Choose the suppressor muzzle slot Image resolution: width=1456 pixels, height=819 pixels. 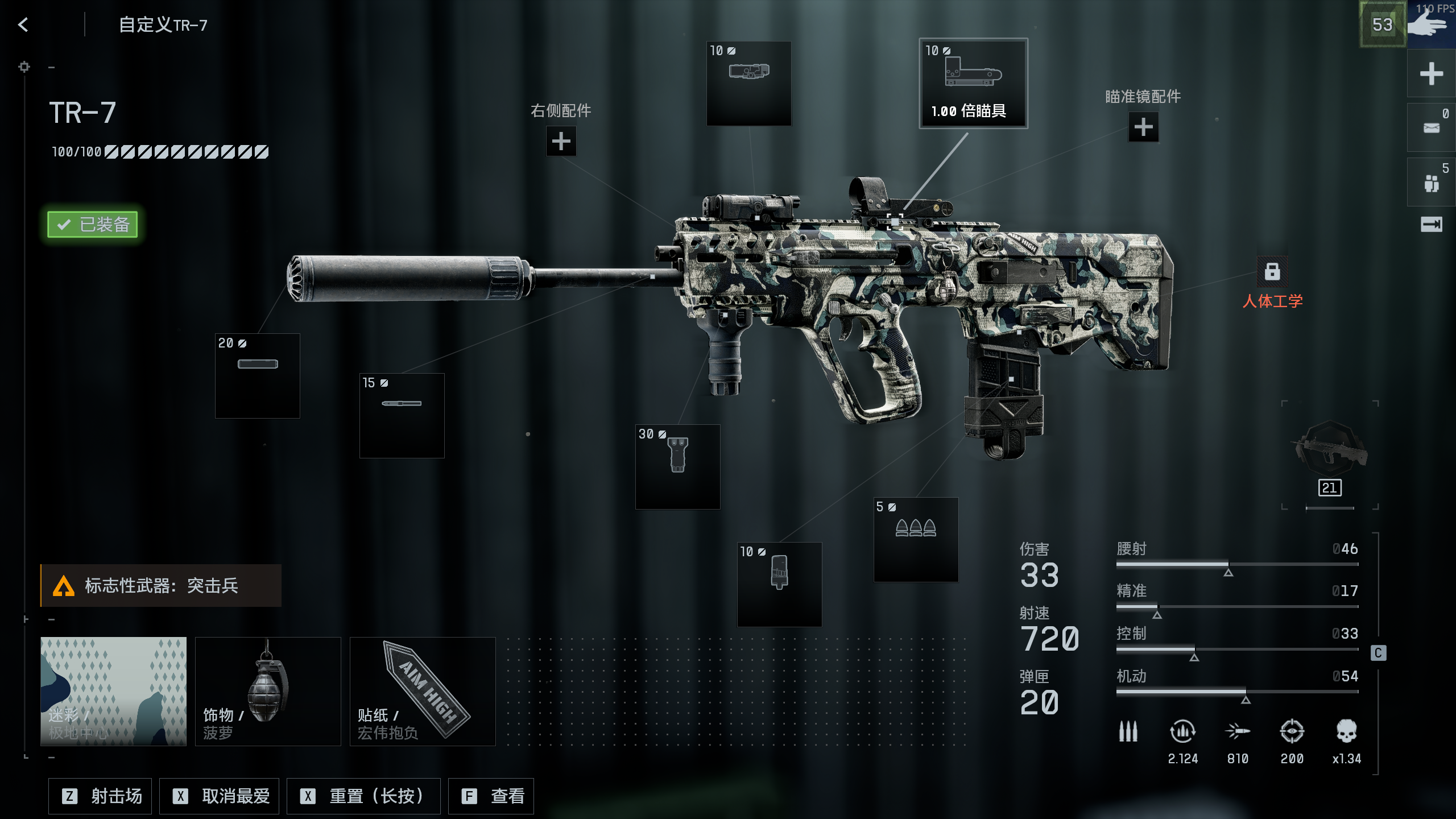[x=257, y=375]
